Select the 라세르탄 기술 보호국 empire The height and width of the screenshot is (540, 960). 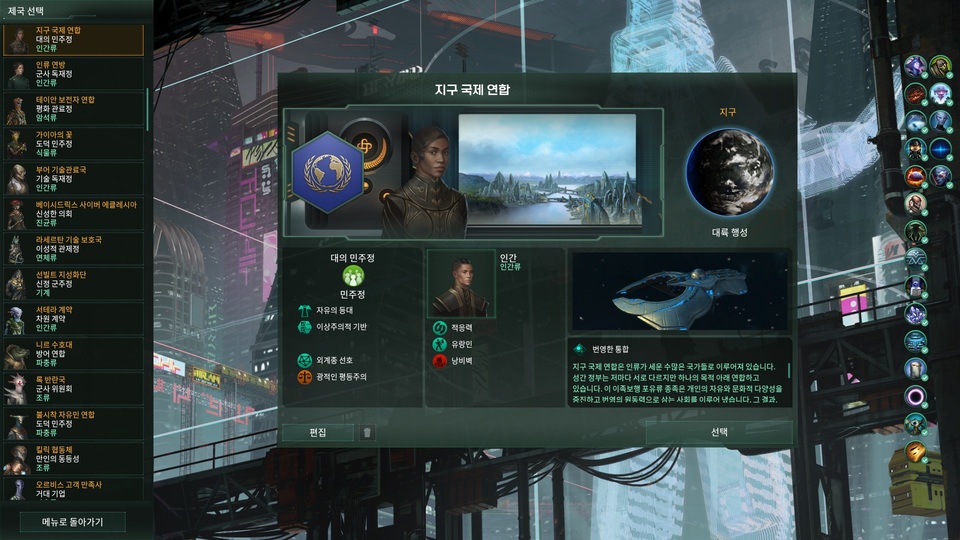pos(73,250)
